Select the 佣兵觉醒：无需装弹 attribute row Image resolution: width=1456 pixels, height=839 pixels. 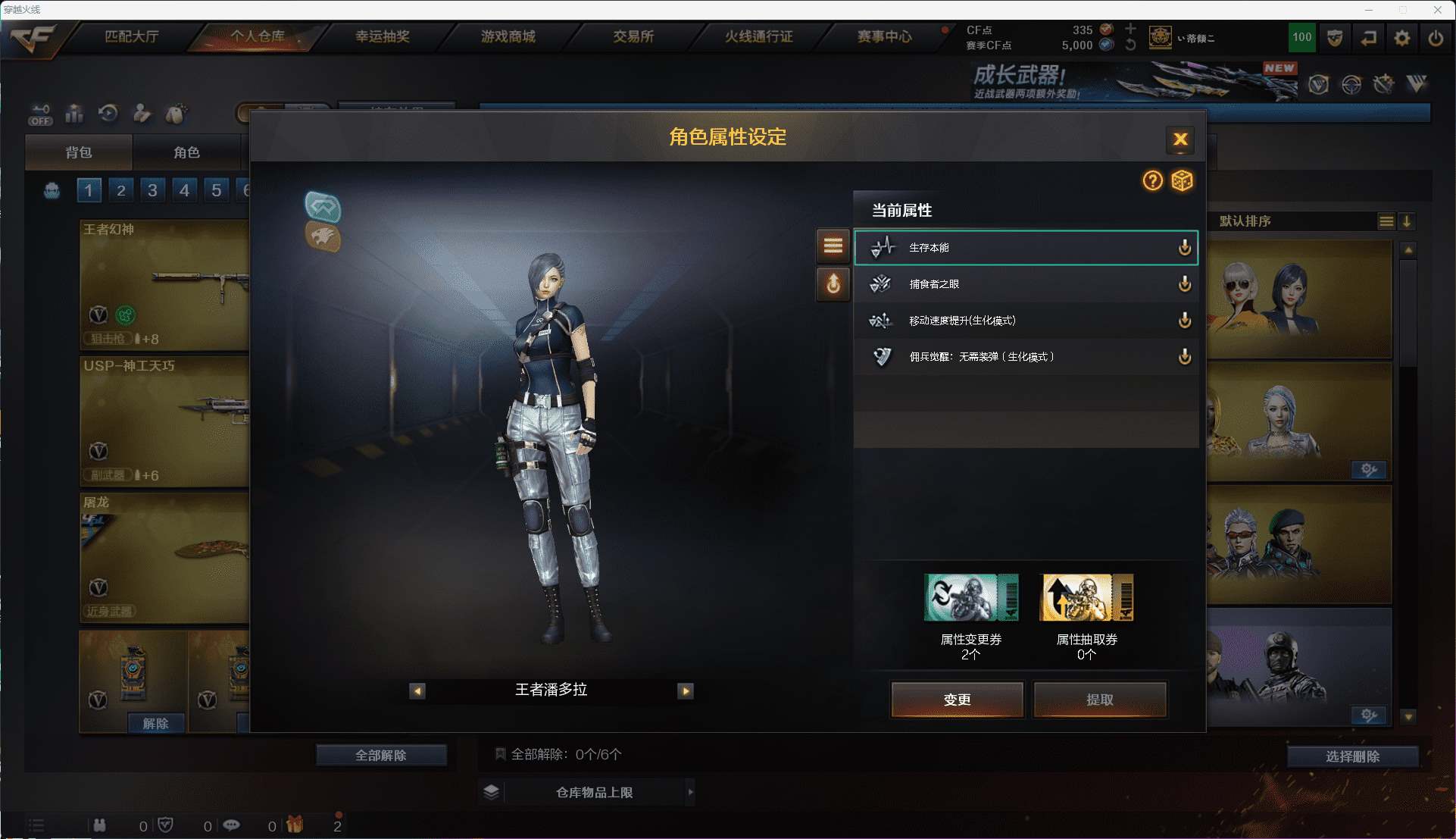pos(1025,357)
